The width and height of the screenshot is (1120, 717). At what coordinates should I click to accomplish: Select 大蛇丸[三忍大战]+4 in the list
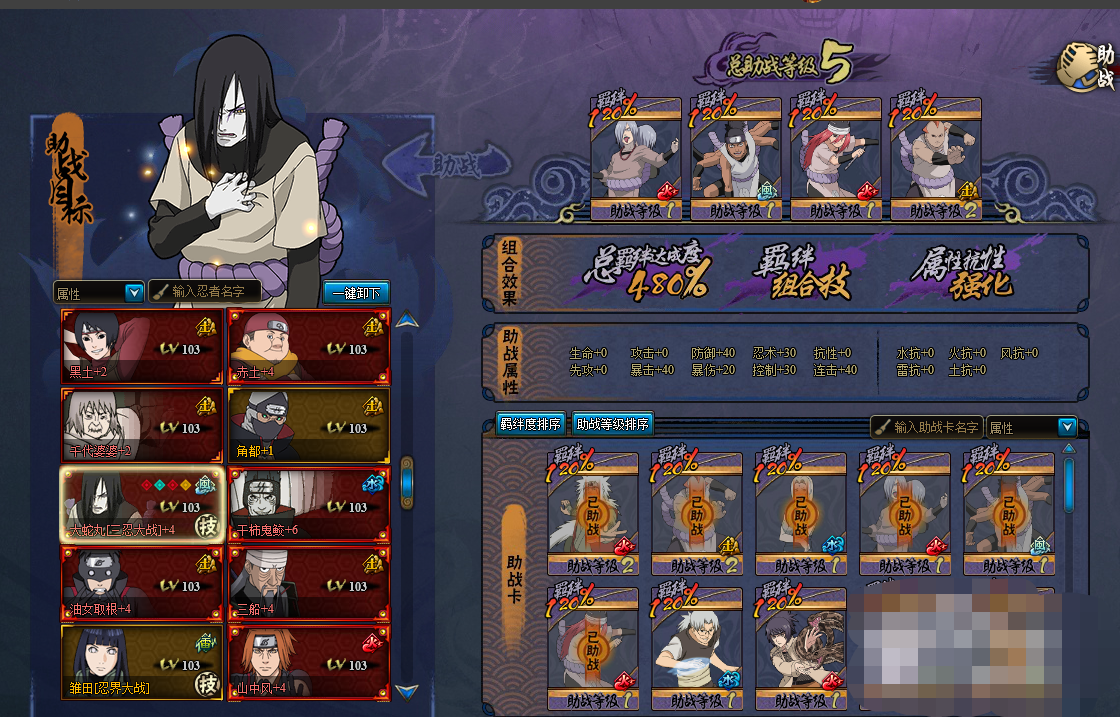click(142, 504)
